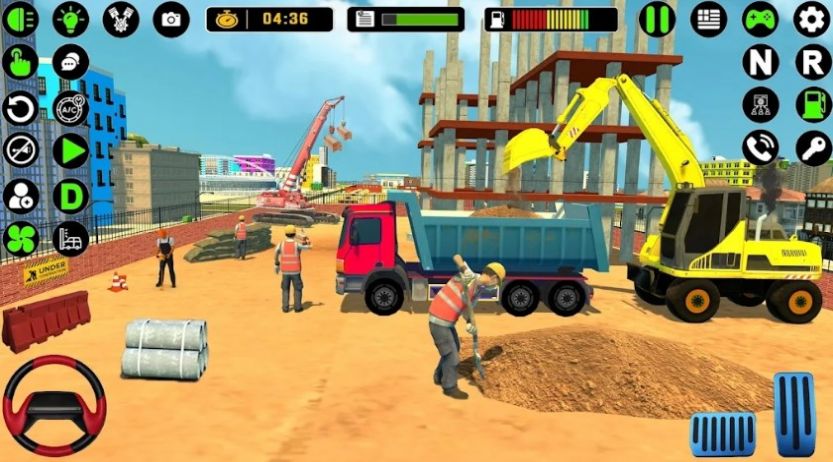Open the phone call icon
Image resolution: width=833 pixels, height=462 pixels.
point(760,148)
